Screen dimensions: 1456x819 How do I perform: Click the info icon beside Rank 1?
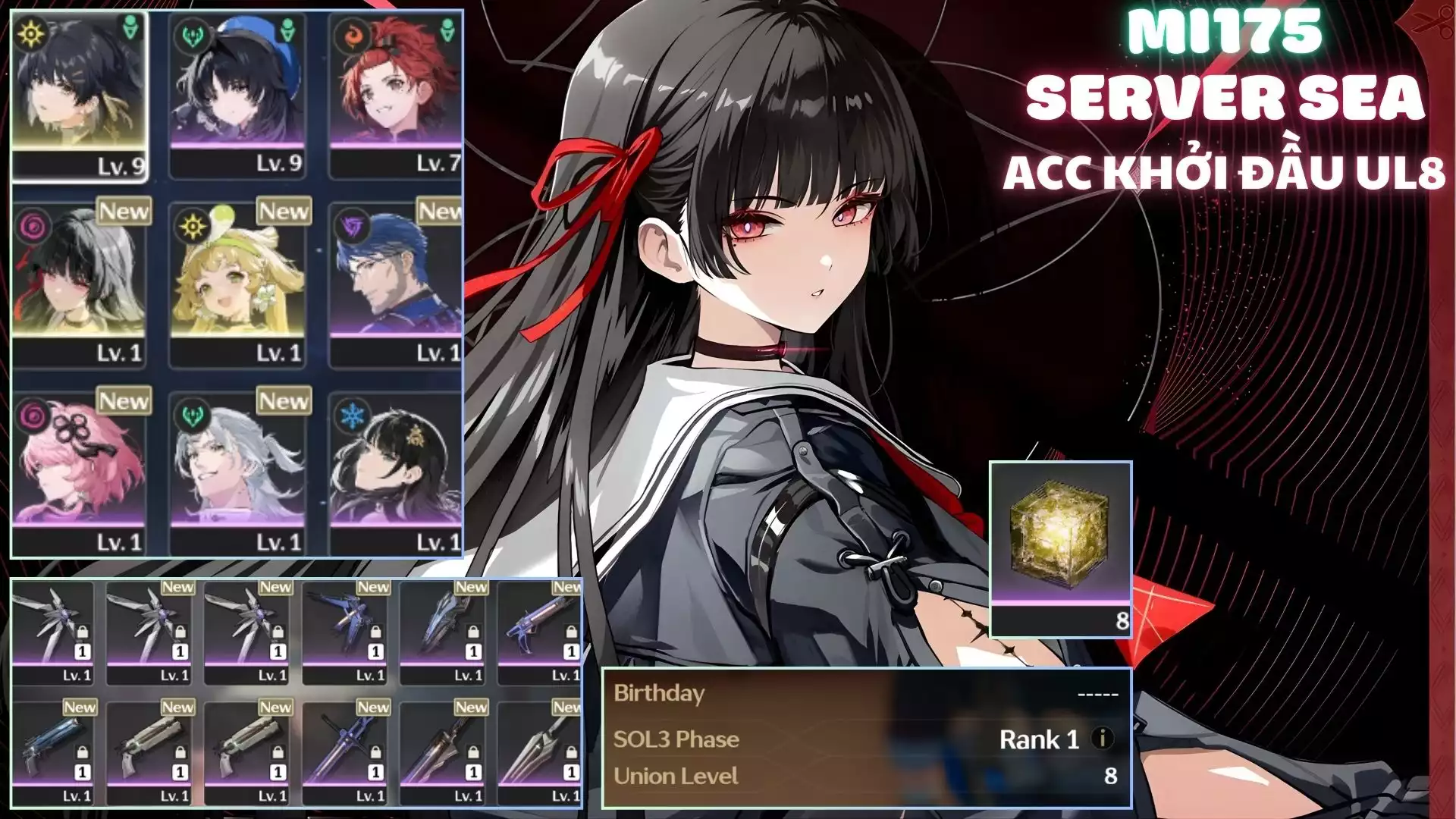pyautogui.click(x=1102, y=739)
